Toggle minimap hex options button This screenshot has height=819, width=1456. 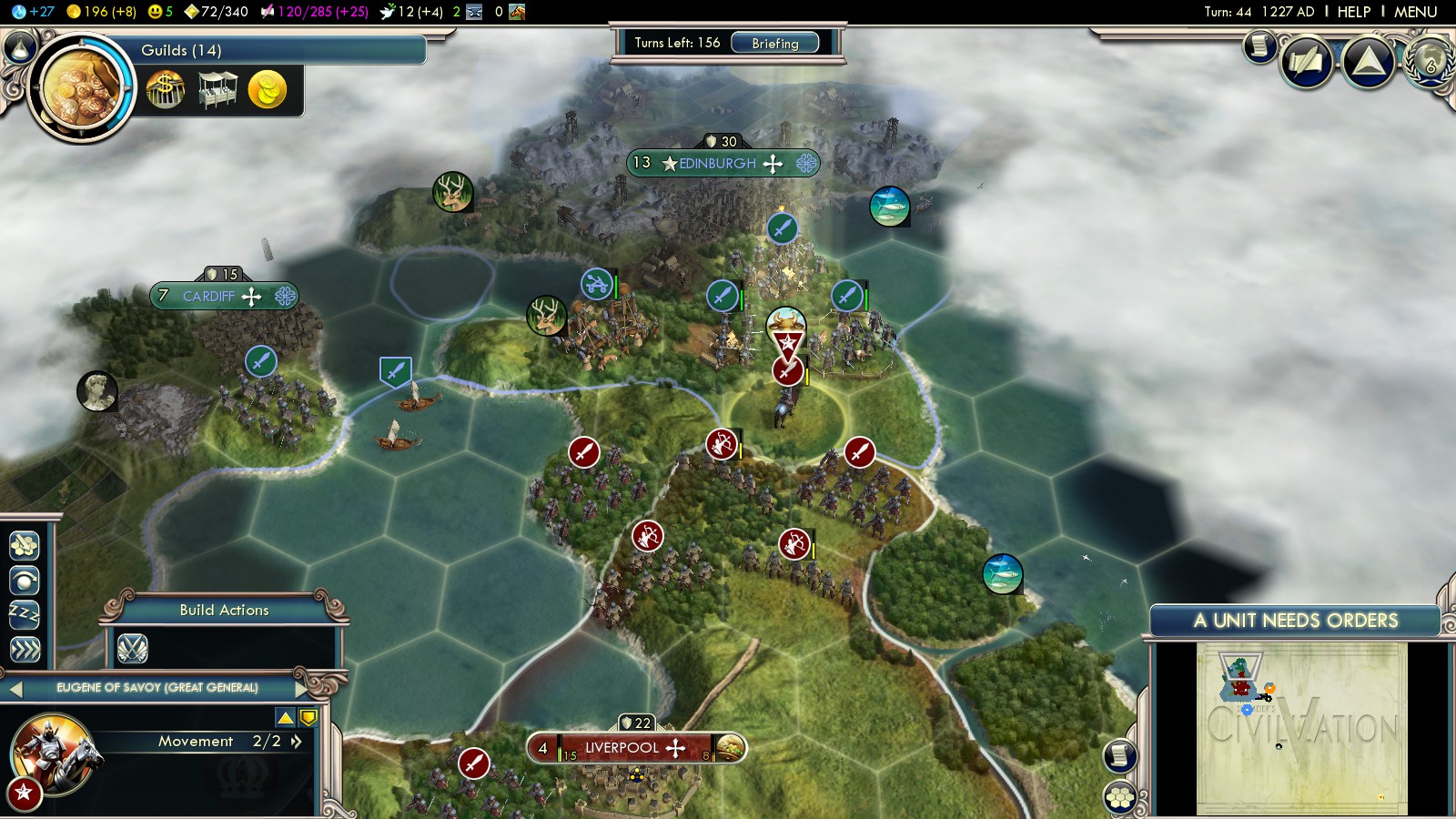pyautogui.click(x=1120, y=798)
